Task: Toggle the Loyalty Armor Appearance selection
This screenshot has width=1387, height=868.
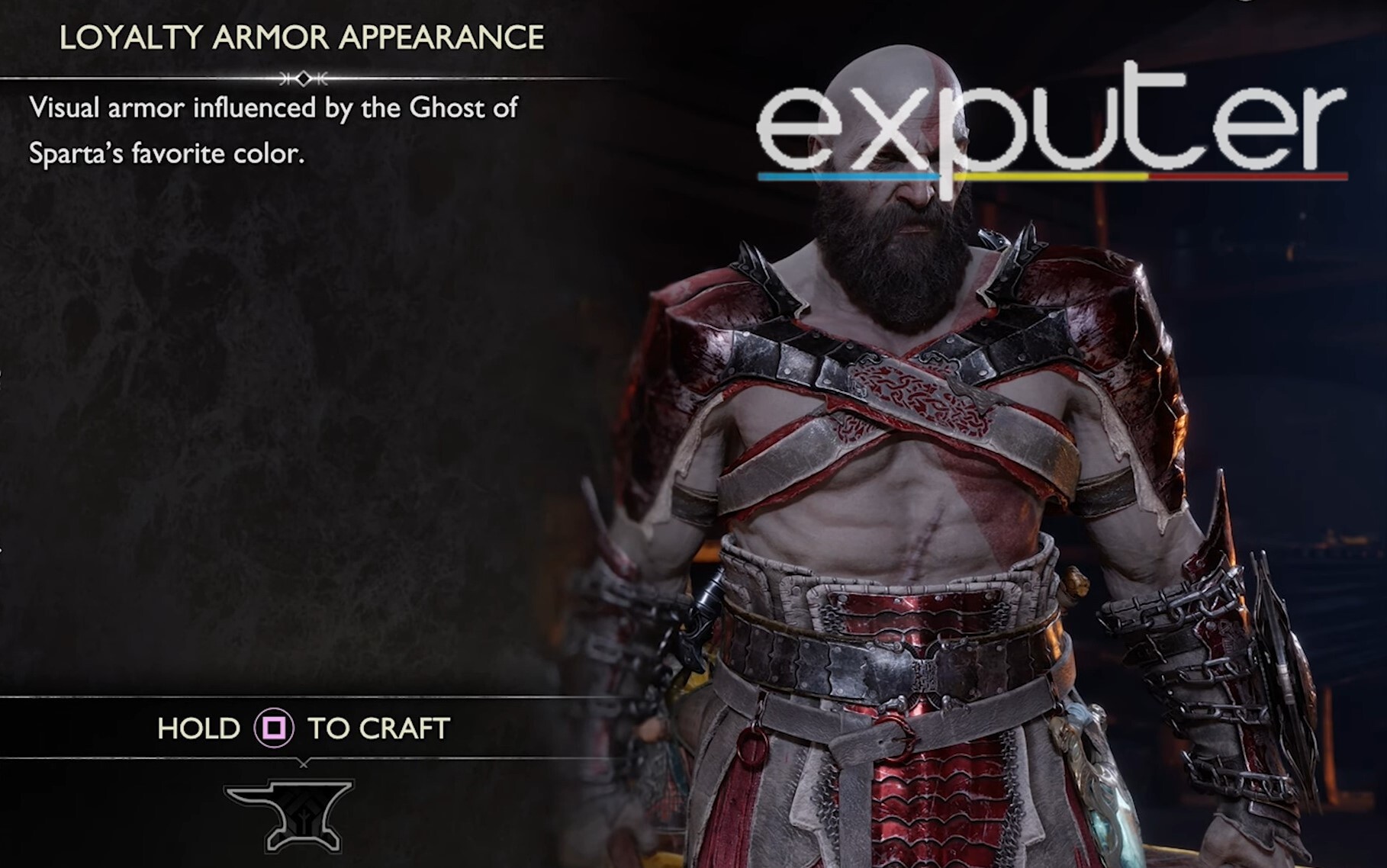Action: [304, 34]
